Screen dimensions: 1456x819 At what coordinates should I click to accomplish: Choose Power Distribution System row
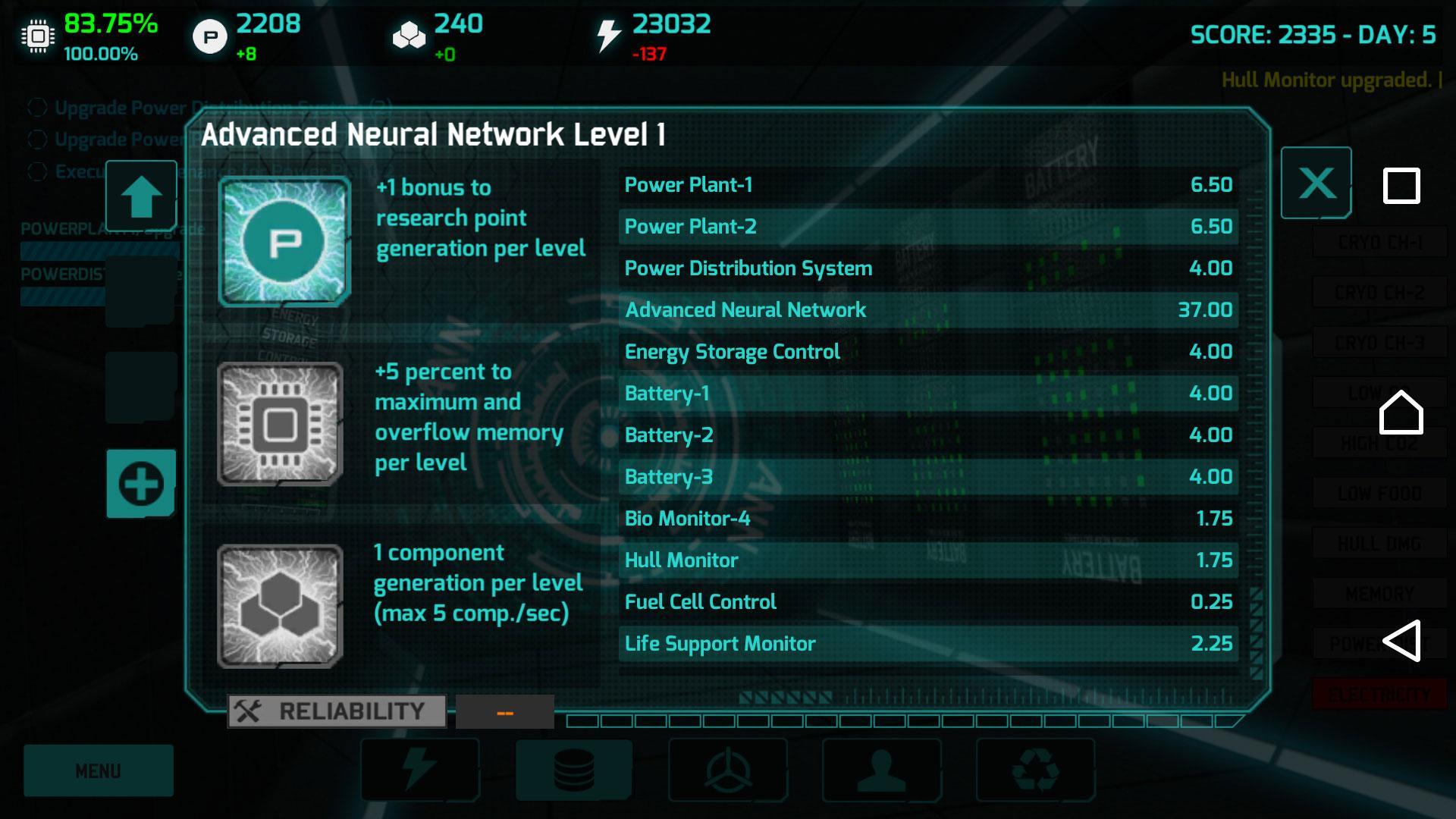(x=928, y=268)
